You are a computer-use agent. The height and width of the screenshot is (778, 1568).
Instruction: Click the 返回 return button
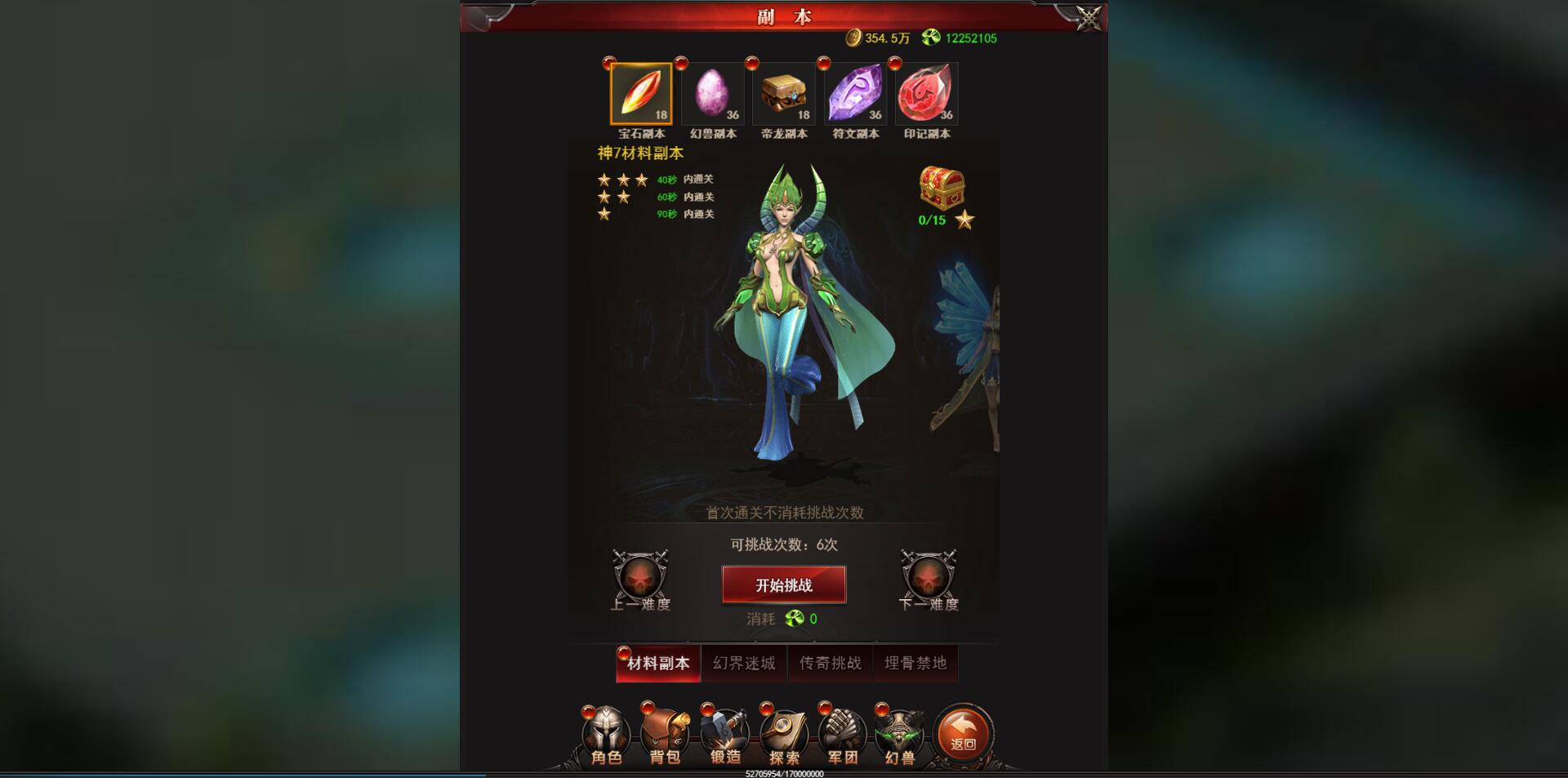click(965, 733)
